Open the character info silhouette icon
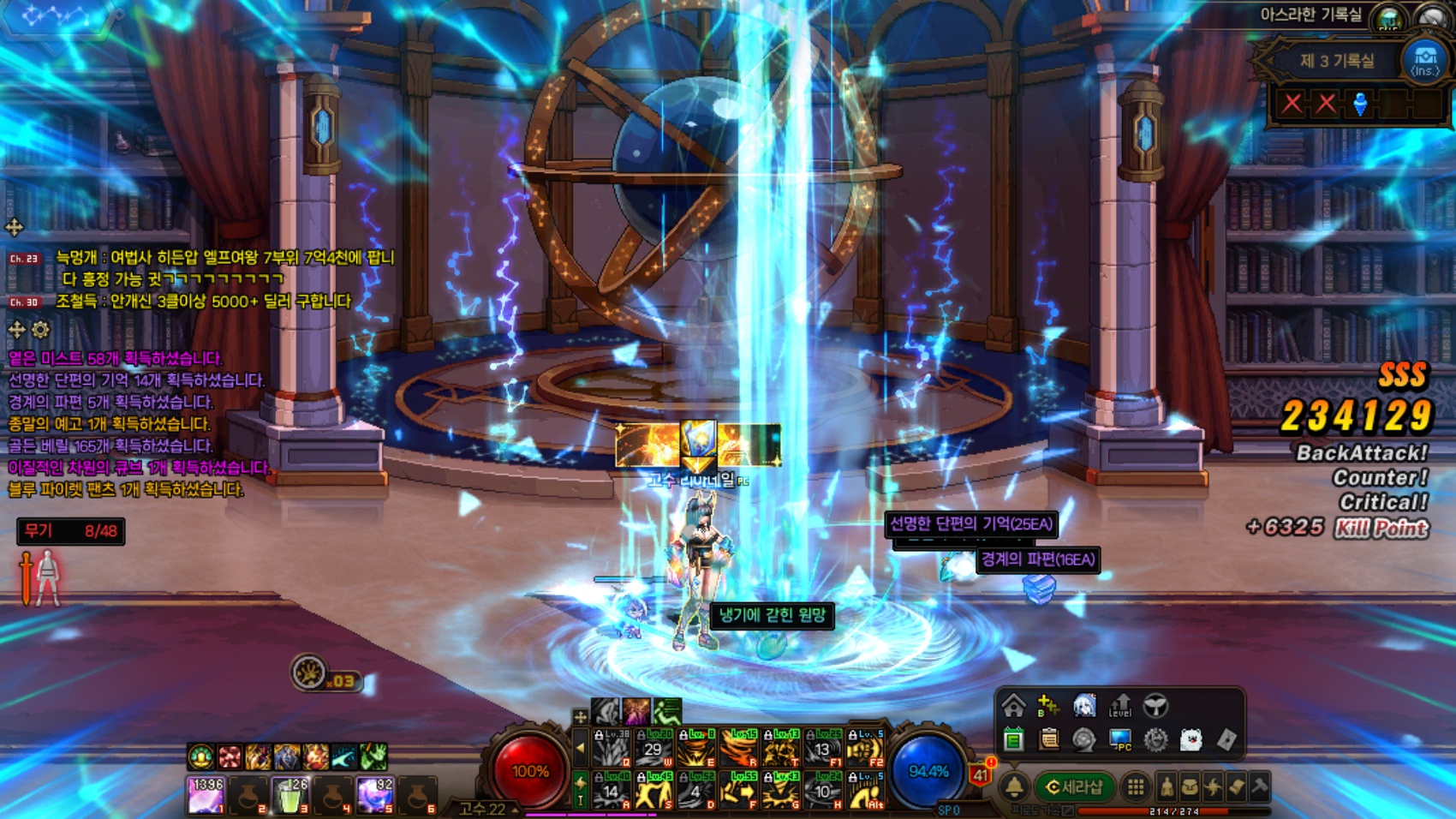1456x819 pixels. (1167, 787)
